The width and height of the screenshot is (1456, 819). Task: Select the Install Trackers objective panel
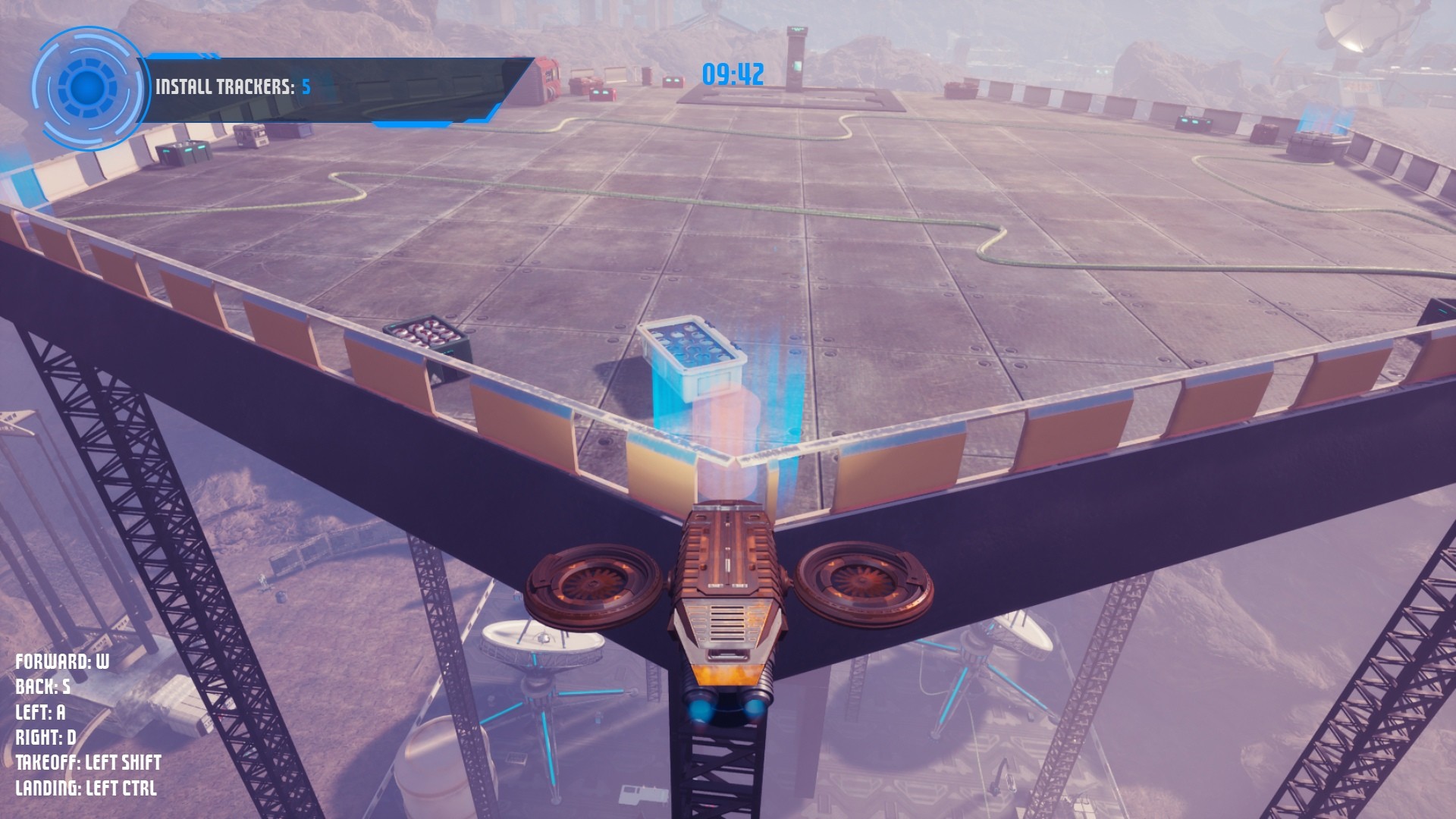[x=334, y=87]
